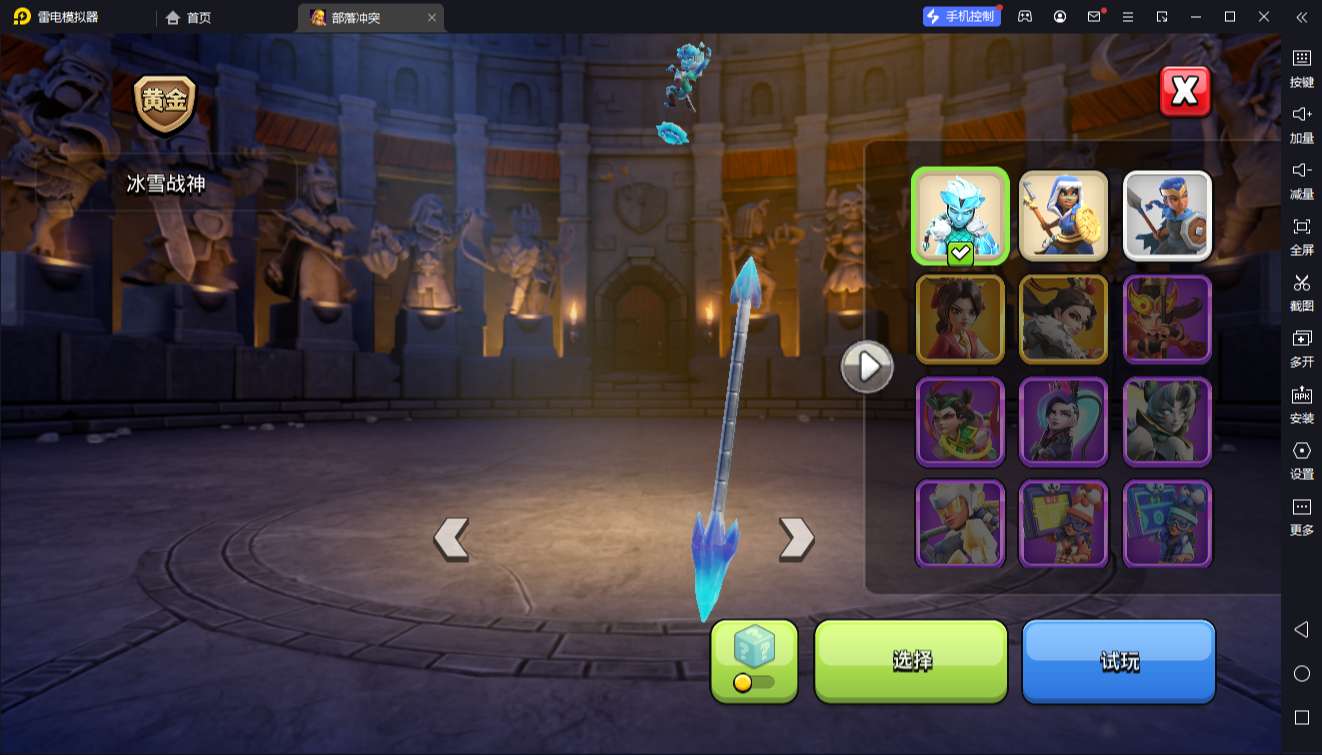This screenshot has height=755, width=1322.
Task: Choose the fur-collared skin on gold tile
Action: coord(1063,319)
